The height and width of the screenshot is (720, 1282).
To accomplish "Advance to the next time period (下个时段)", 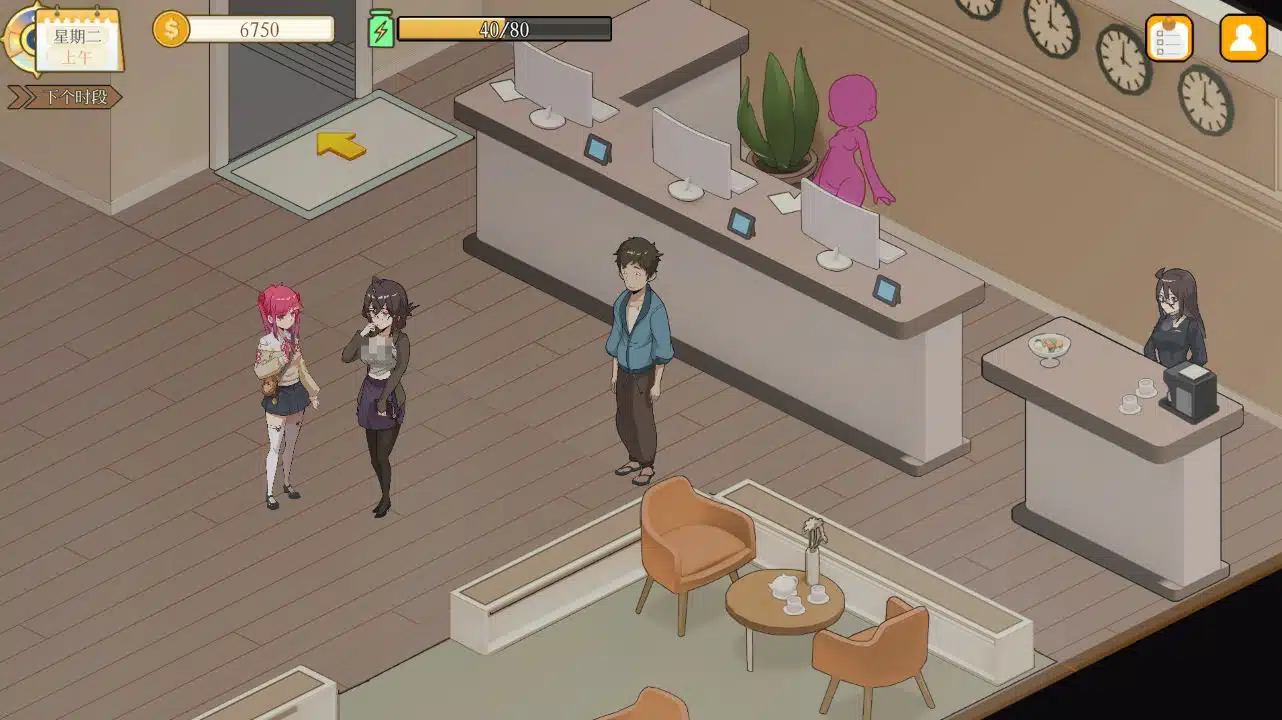I will pos(65,97).
